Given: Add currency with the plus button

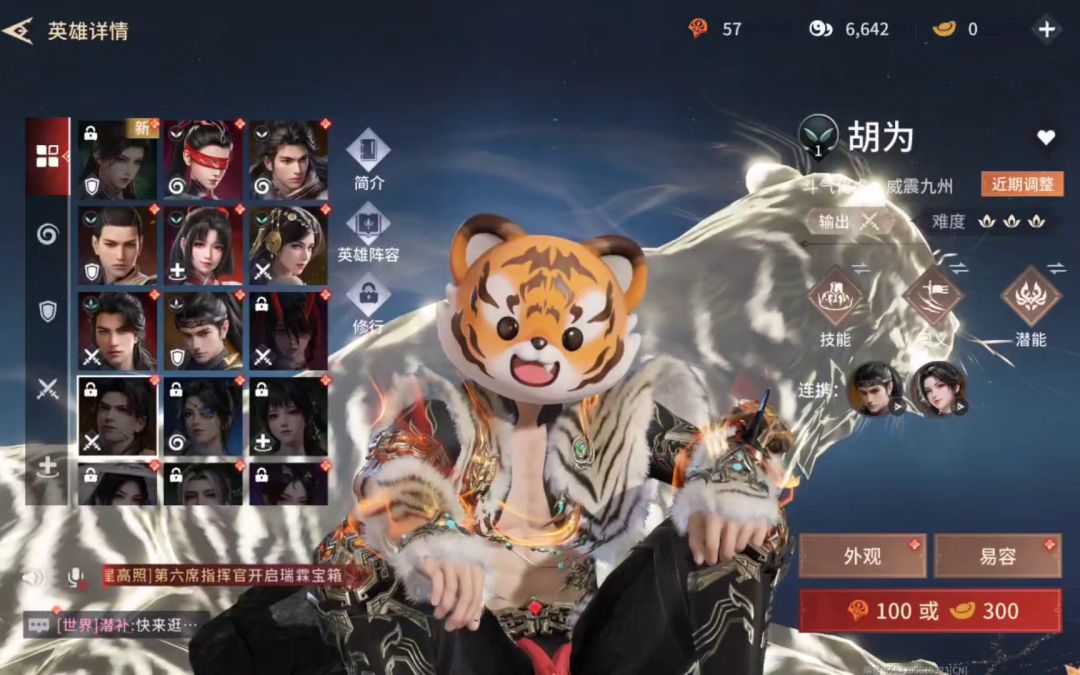Looking at the screenshot, I should [1046, 29].
